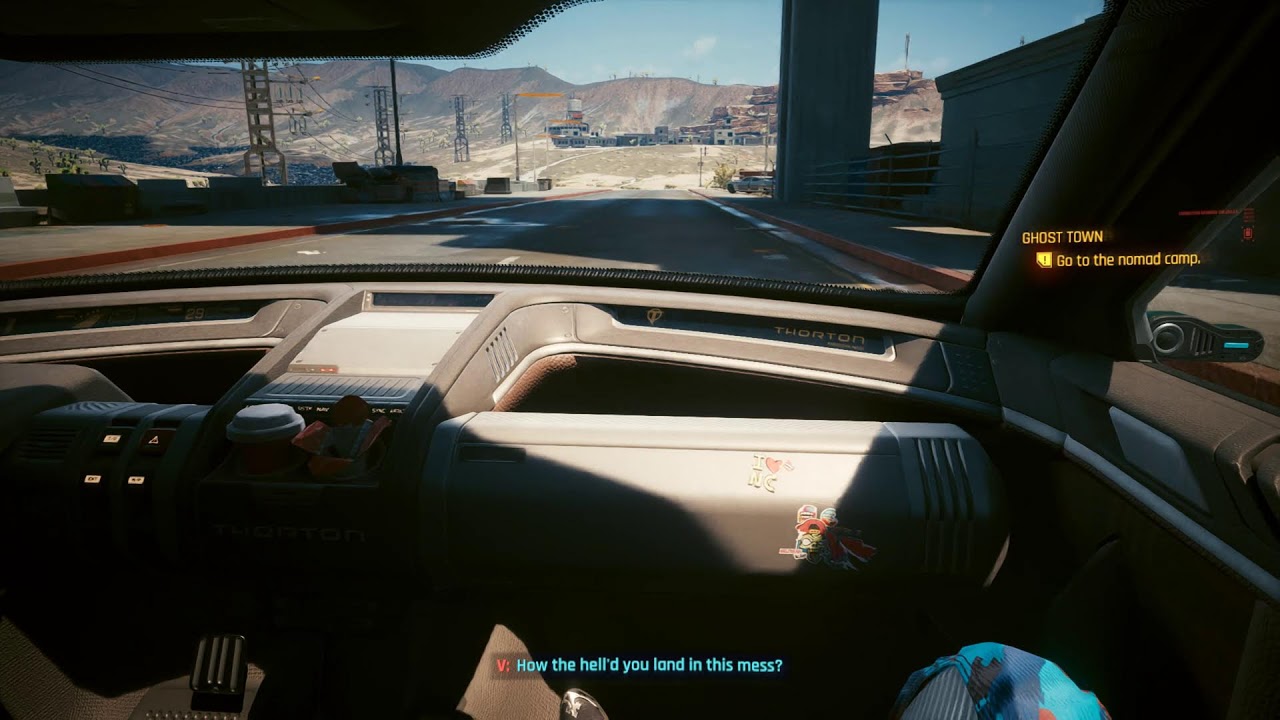Click the lit button below the hazard switch

pos(136,479)
